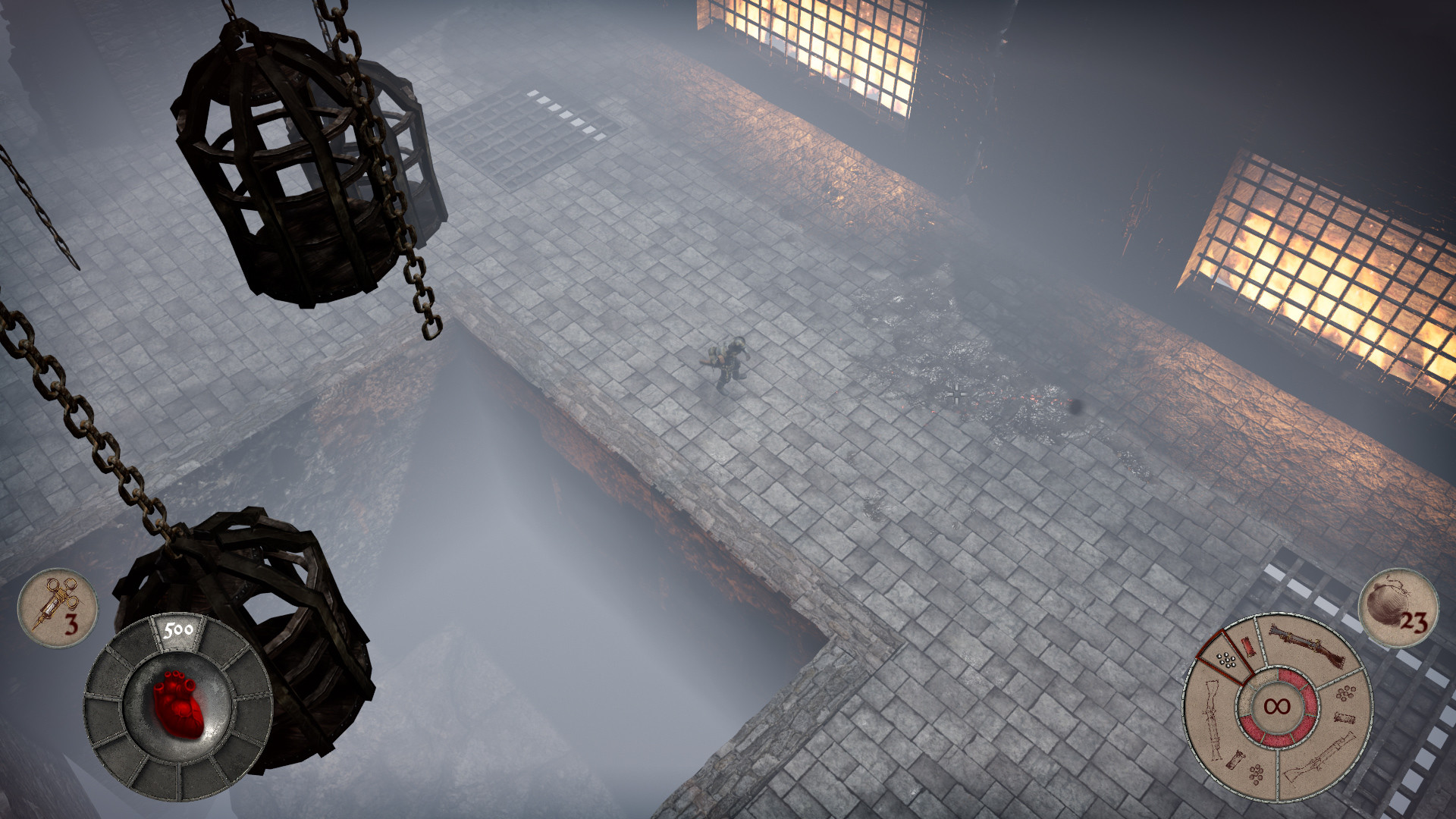This screenshot has width=1456, height=819.
Task: Click the pellet cluster icon in the right wheel segment
Action: [x=1346, y=694]
